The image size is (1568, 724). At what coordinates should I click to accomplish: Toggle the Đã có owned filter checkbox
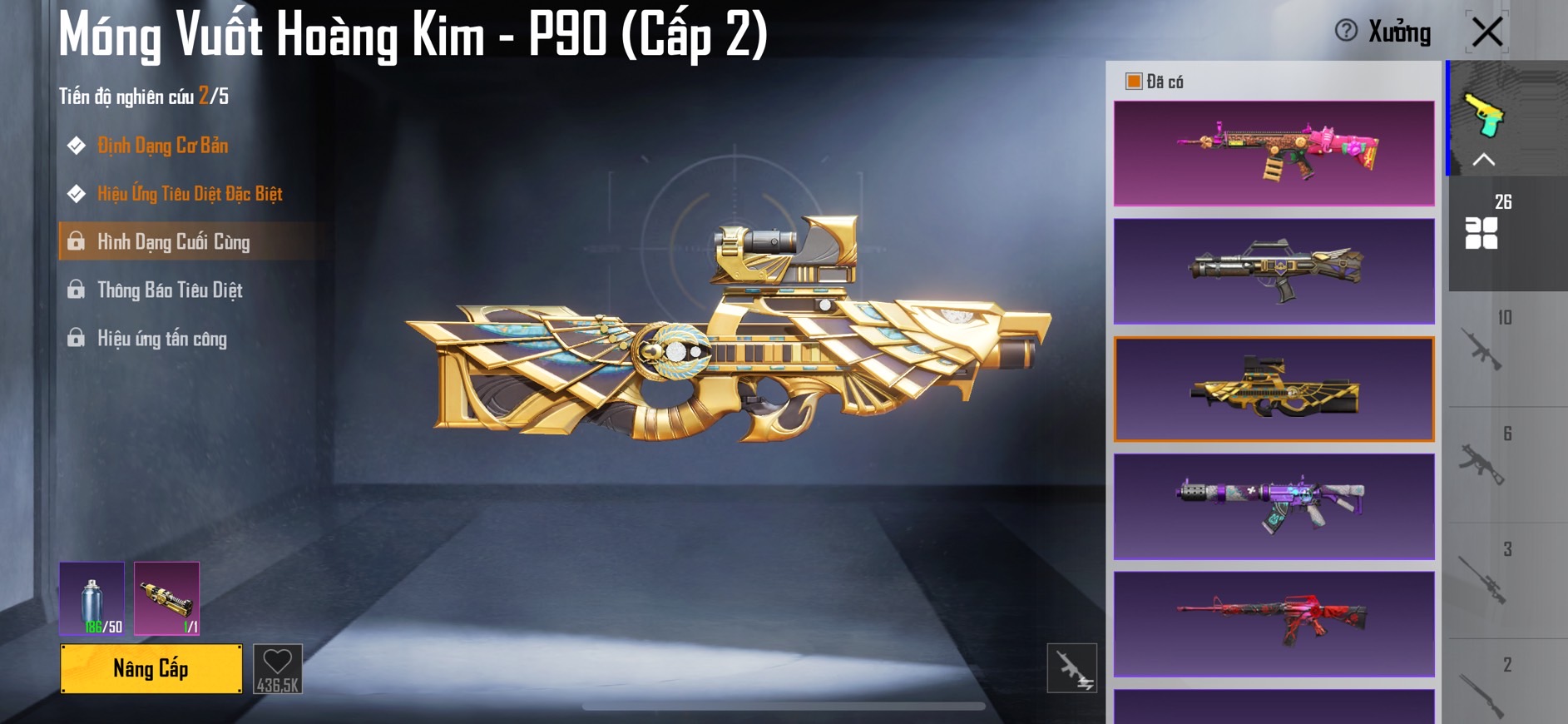[x=1133, y=82]
